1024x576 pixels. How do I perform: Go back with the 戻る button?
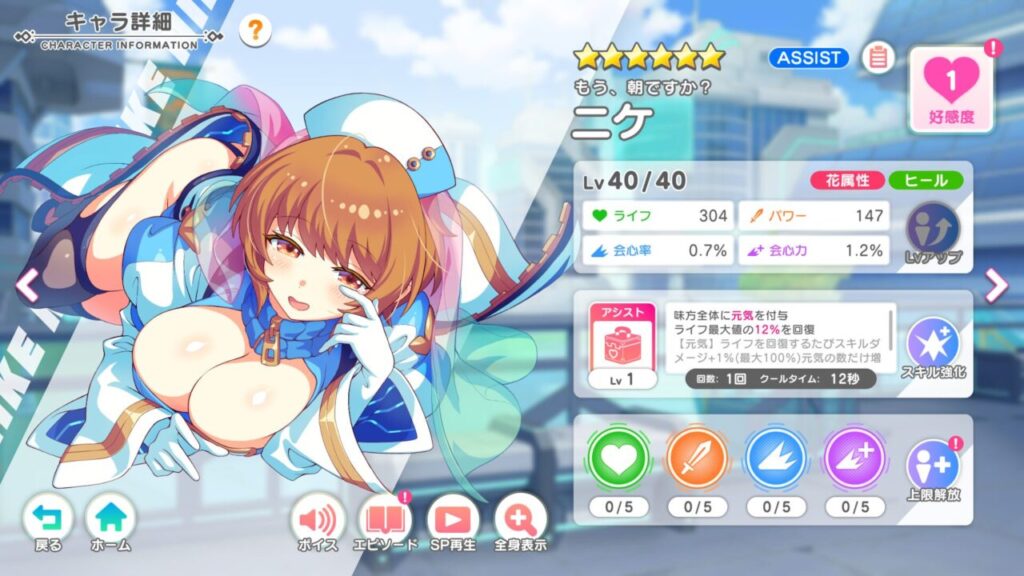(48, 523)
